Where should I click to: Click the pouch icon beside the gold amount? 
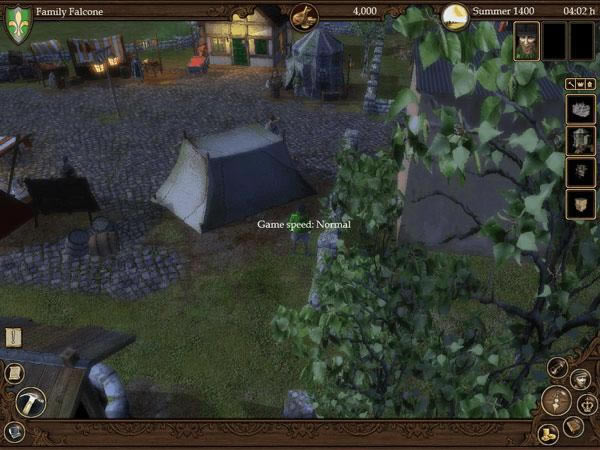tap(304, 15)
